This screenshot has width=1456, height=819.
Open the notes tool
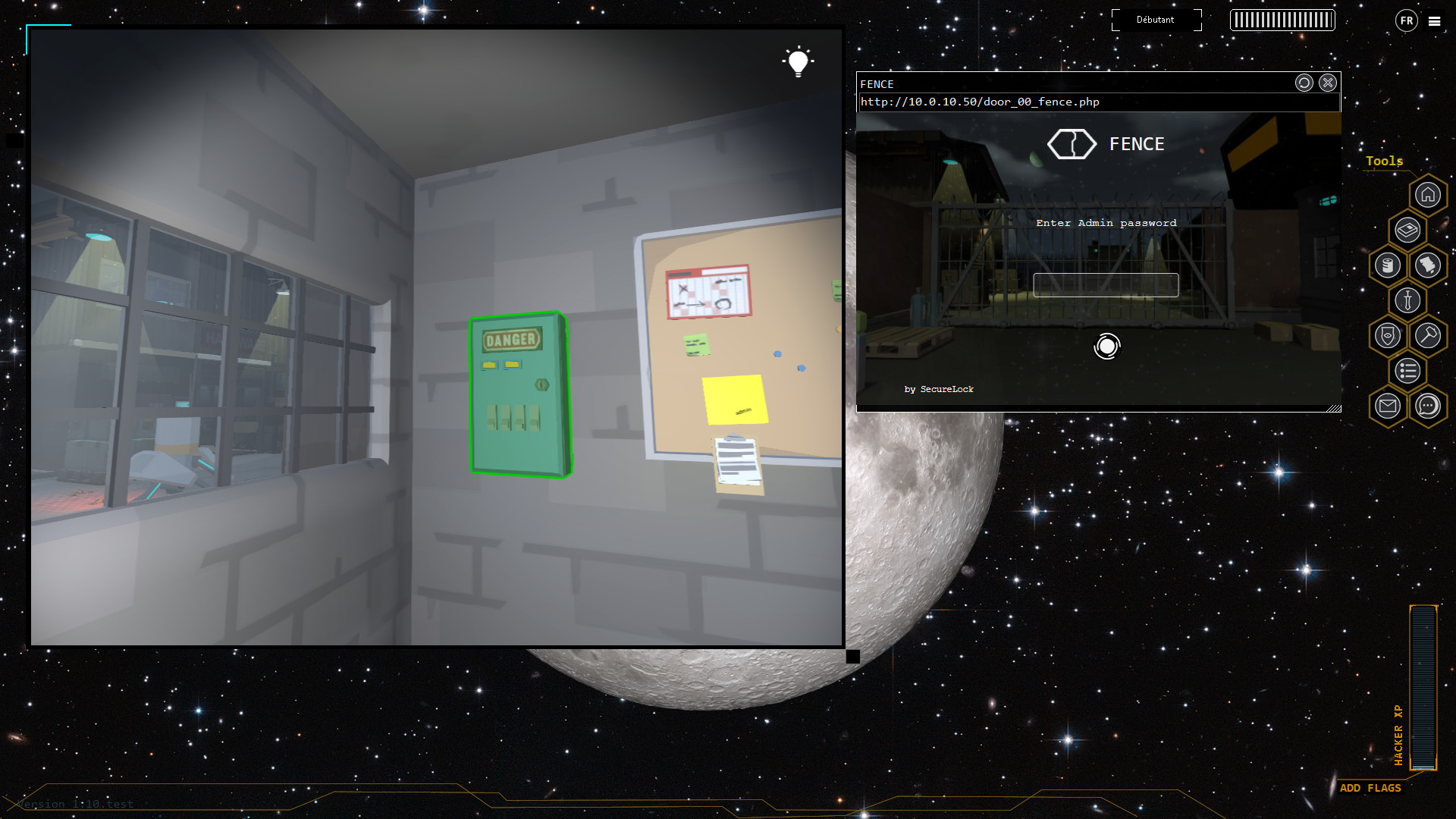point(1429,266)
